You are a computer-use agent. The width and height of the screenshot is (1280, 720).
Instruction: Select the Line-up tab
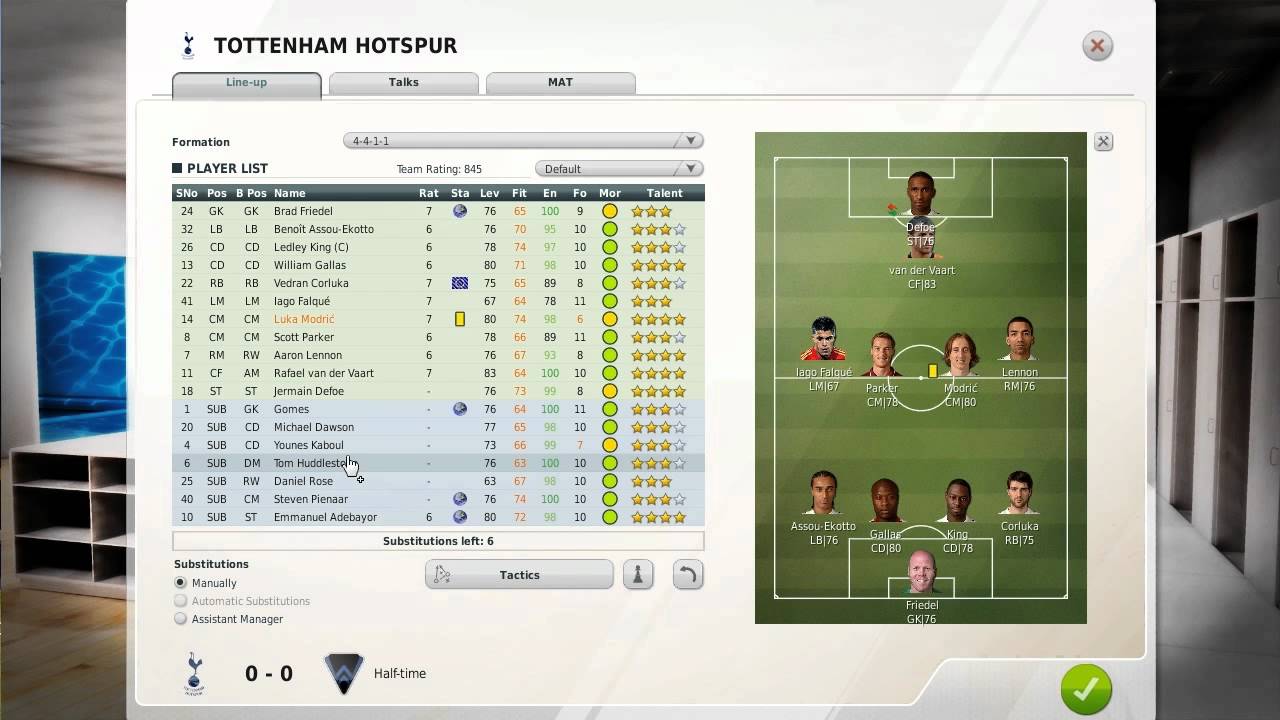[246, 83]
